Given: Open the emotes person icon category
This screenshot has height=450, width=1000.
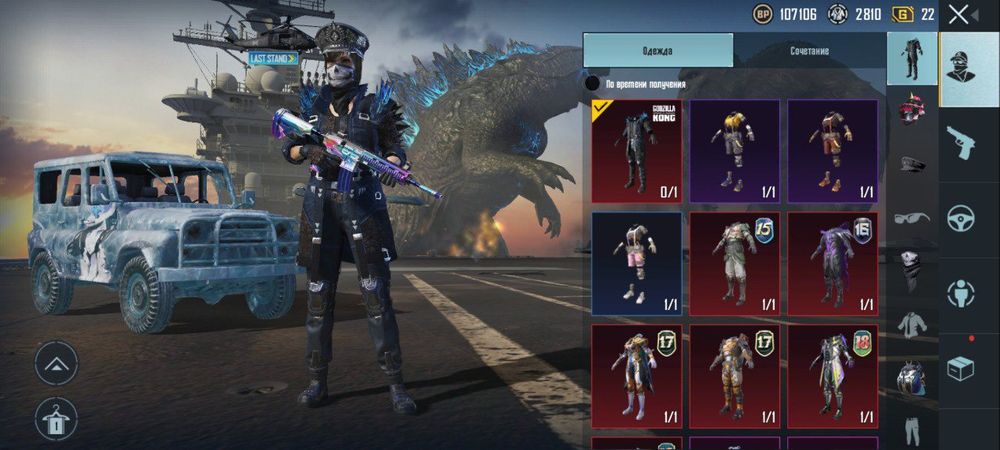Looking at the screenshot, I should coord(961,294).
